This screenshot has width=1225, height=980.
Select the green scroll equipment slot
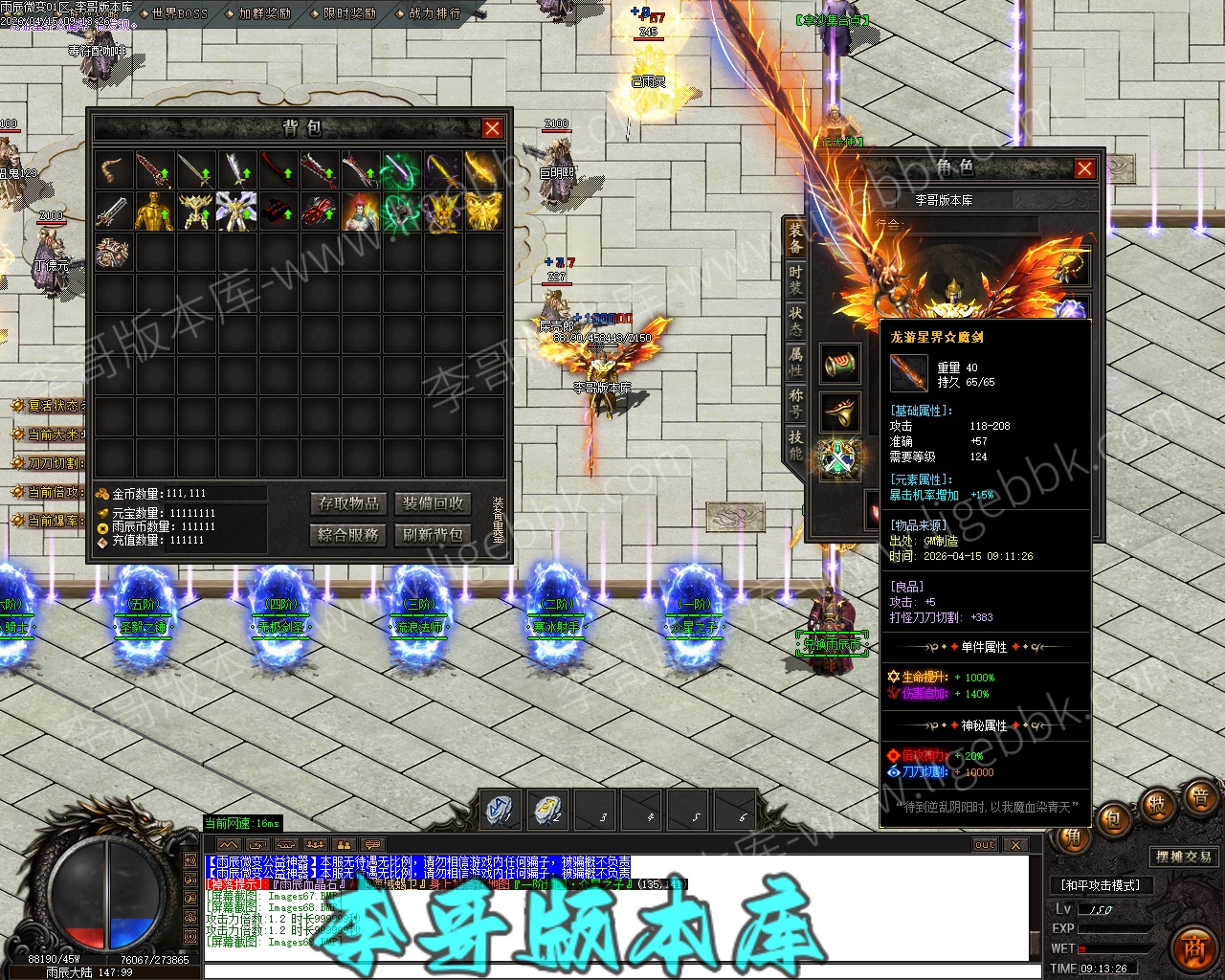tap(840, 364)
